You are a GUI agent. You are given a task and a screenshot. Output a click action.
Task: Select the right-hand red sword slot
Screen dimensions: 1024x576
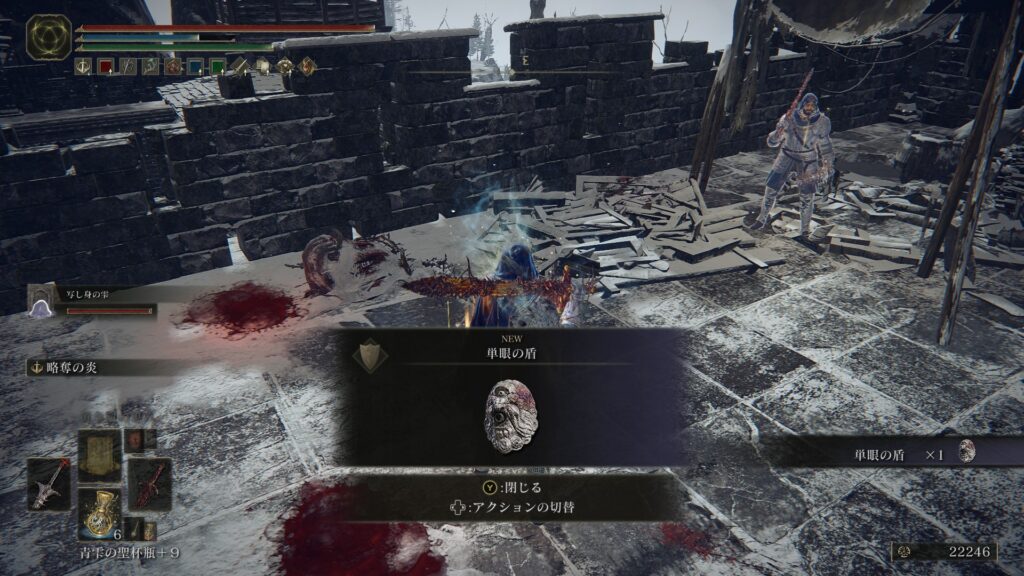(149, 484)
